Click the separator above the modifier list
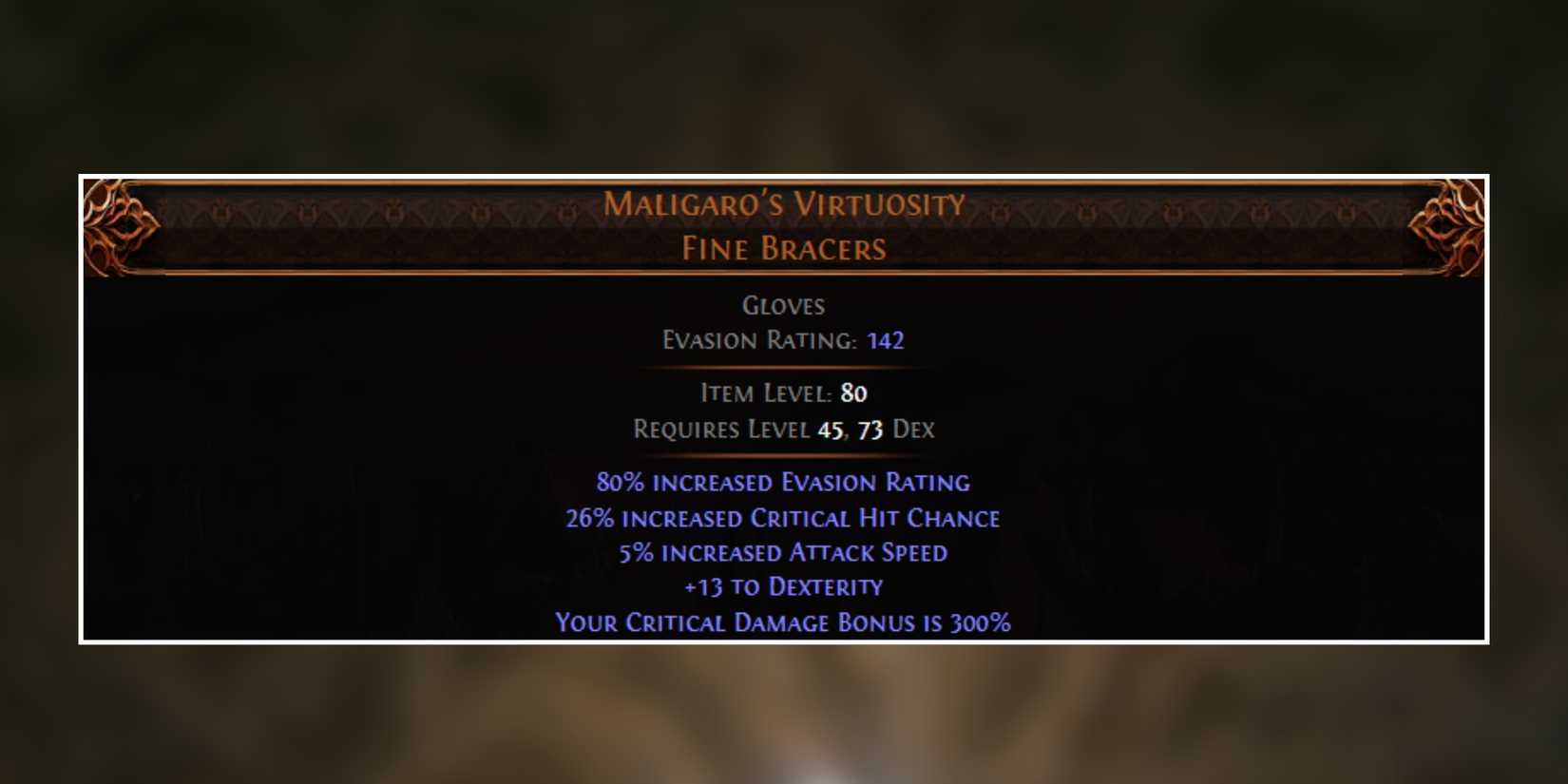Screen dimensions: 1568x784 [x=782, y=456]
